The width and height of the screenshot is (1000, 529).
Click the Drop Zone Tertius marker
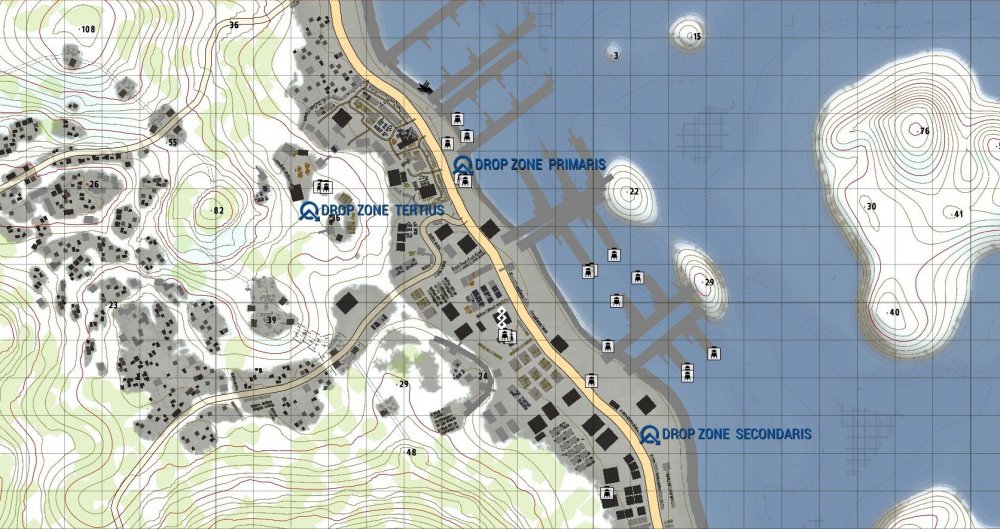coord(309,210)
